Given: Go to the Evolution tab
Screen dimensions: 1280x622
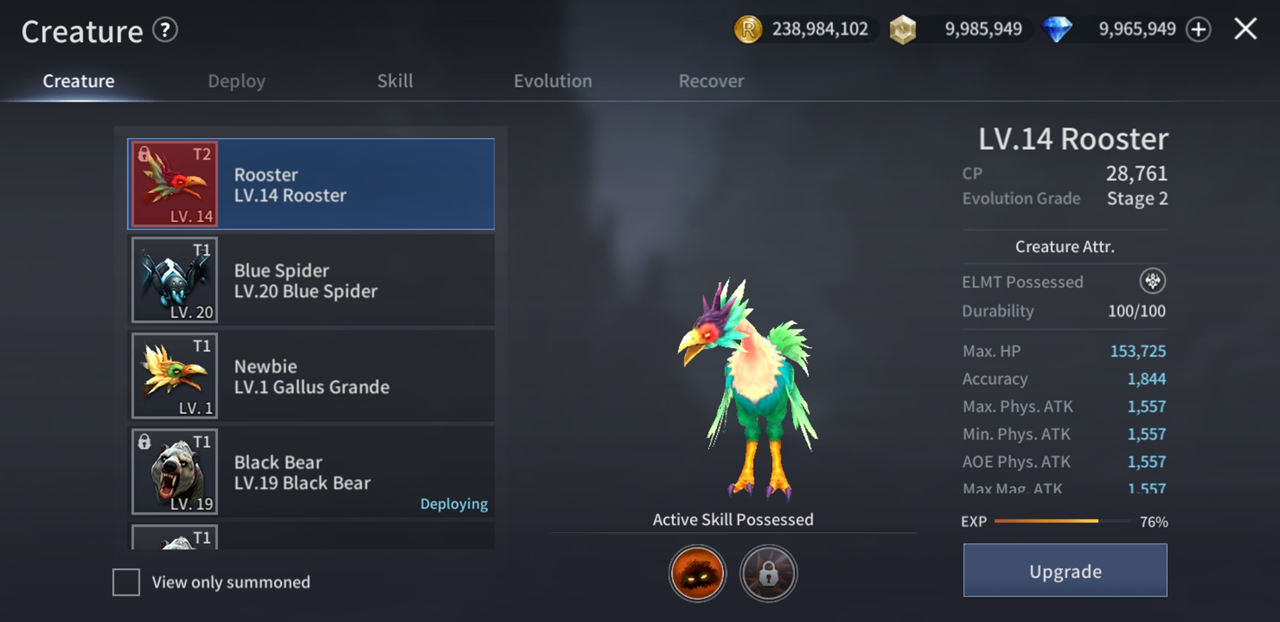Looking at the screenshot, I should (x=552, y=81).
